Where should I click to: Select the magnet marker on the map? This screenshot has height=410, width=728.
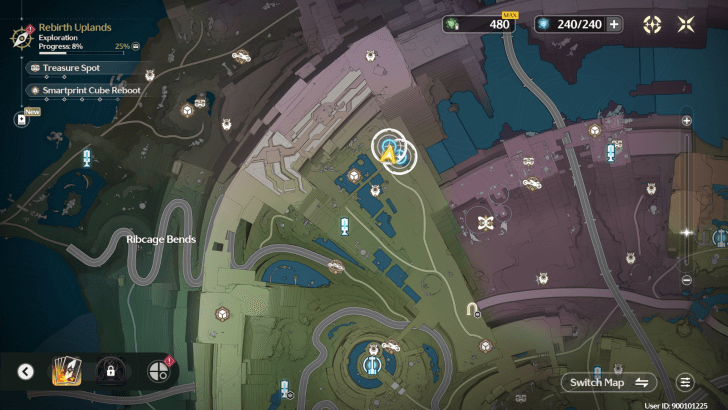point(471,309)
